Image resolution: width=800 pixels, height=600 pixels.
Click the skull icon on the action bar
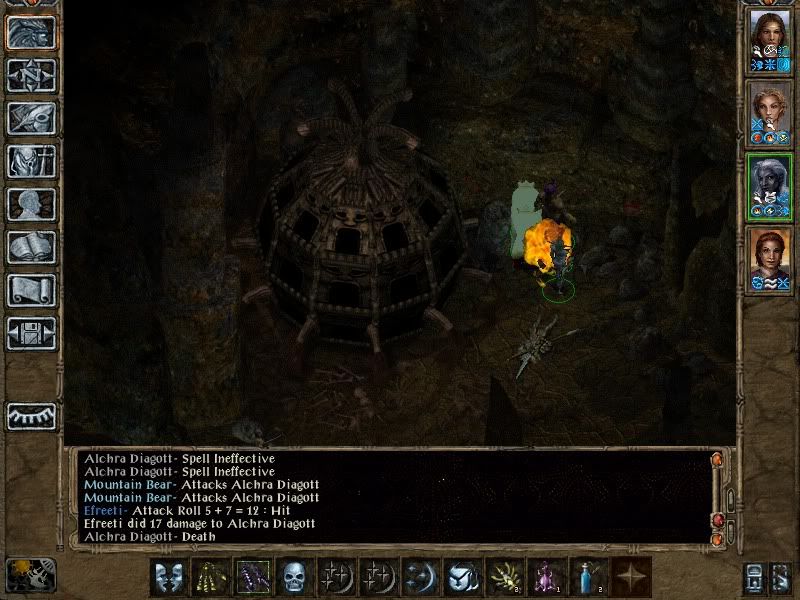coord(292,577)
